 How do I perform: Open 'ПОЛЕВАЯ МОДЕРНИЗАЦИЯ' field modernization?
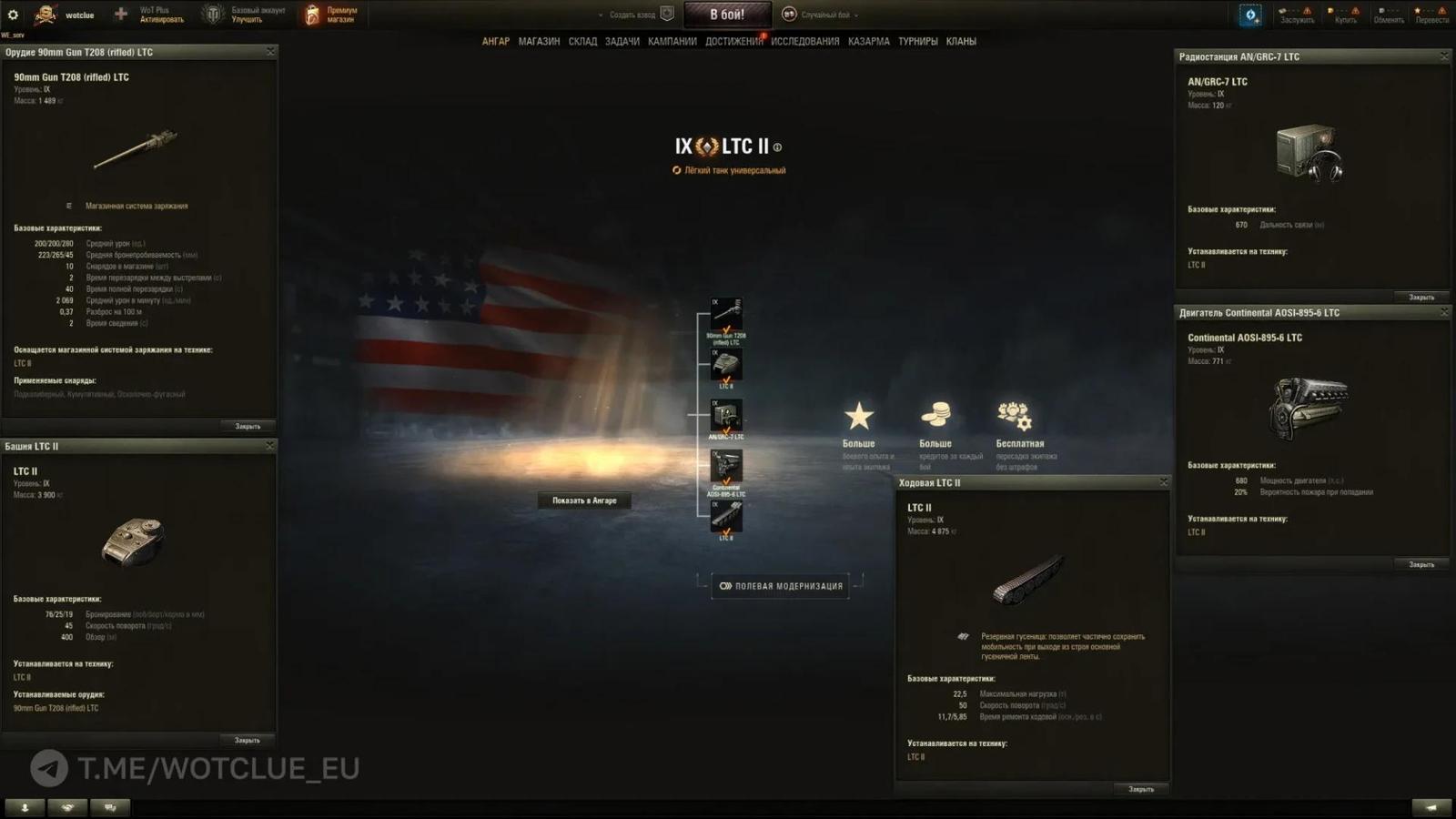[780, 586]
